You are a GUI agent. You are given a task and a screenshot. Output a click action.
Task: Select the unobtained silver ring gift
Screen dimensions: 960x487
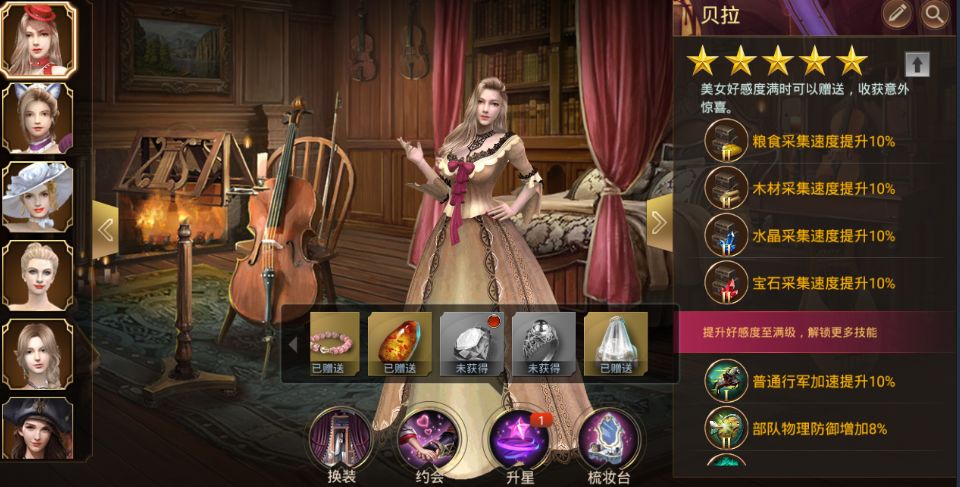click(544, 340)
